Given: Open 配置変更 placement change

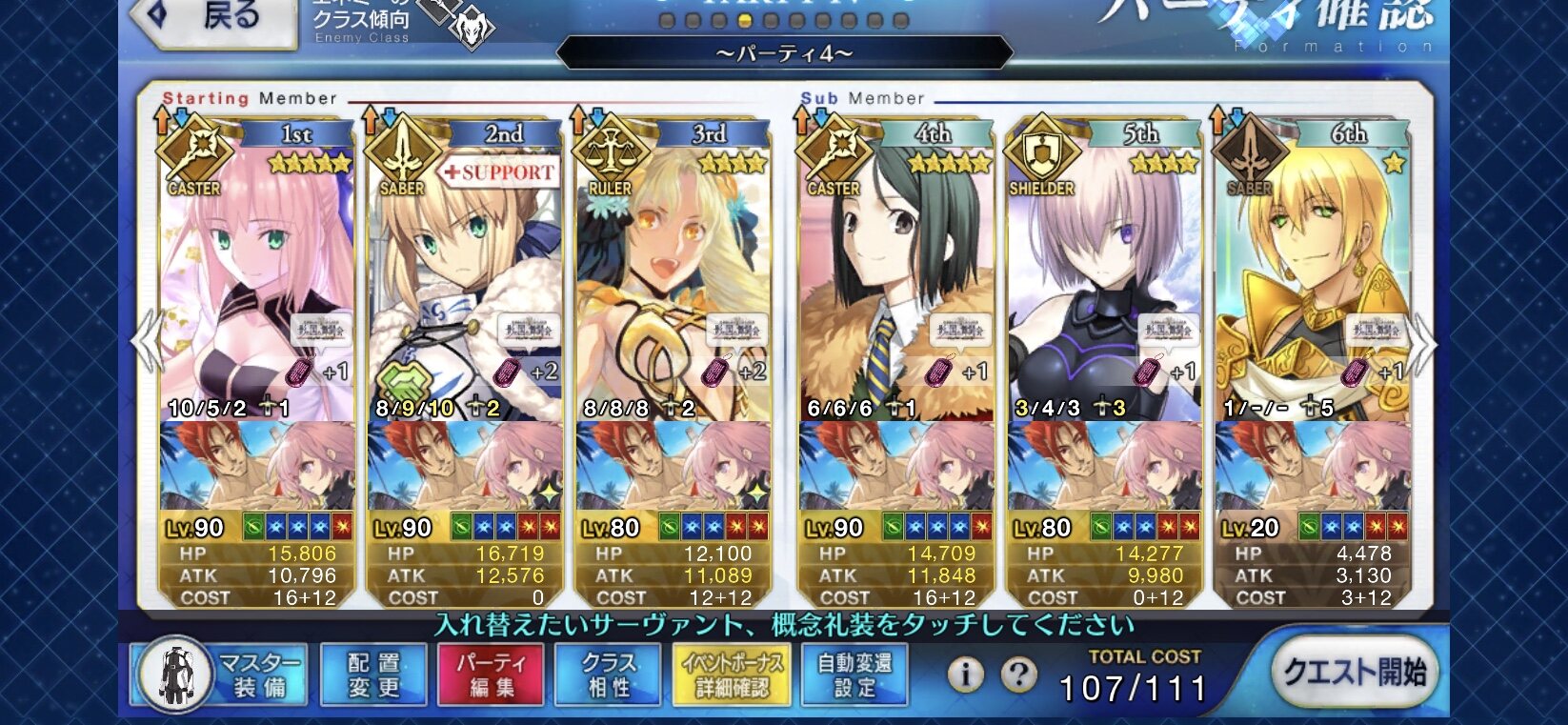Looking at the screenshot, I should coord(373,675).
